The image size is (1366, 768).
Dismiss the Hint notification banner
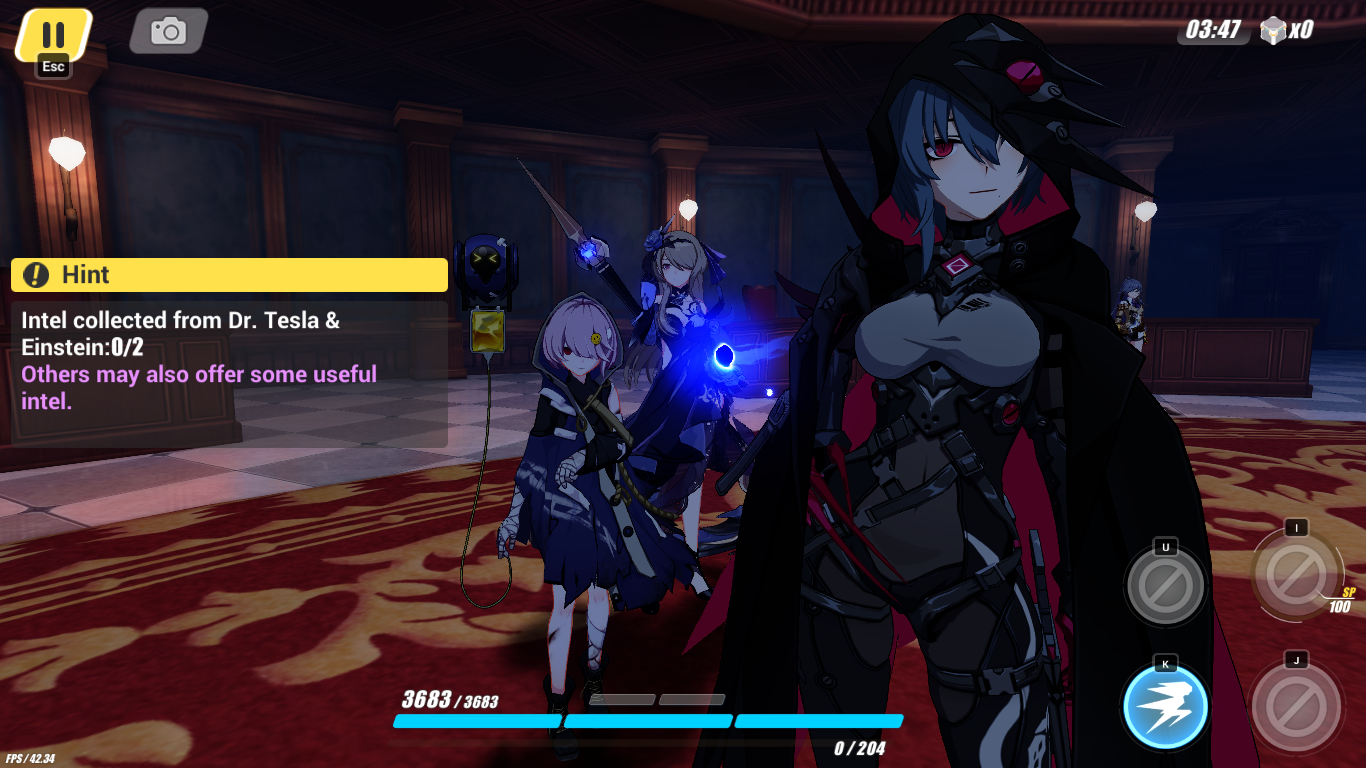pos(229,274)
